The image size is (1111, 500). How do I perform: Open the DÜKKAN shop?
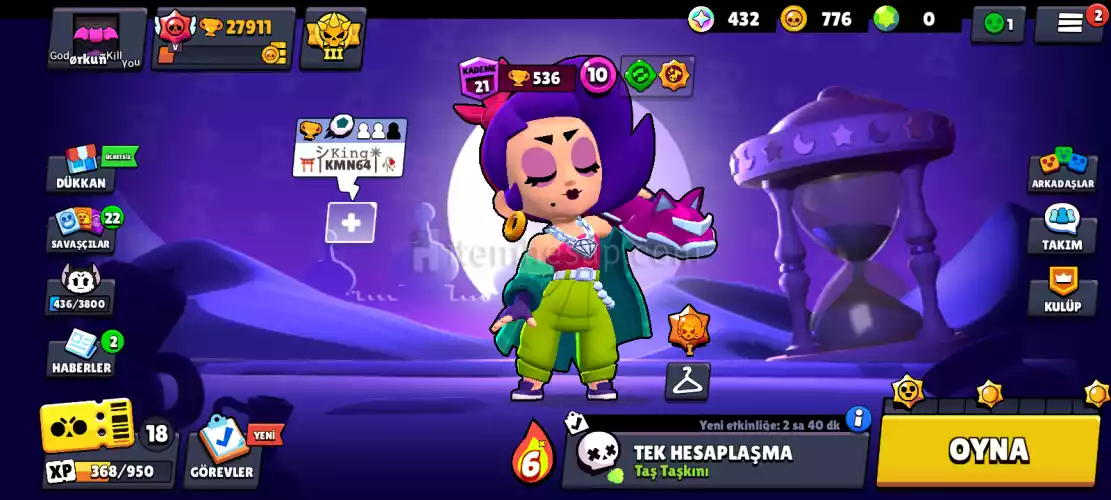81,168
